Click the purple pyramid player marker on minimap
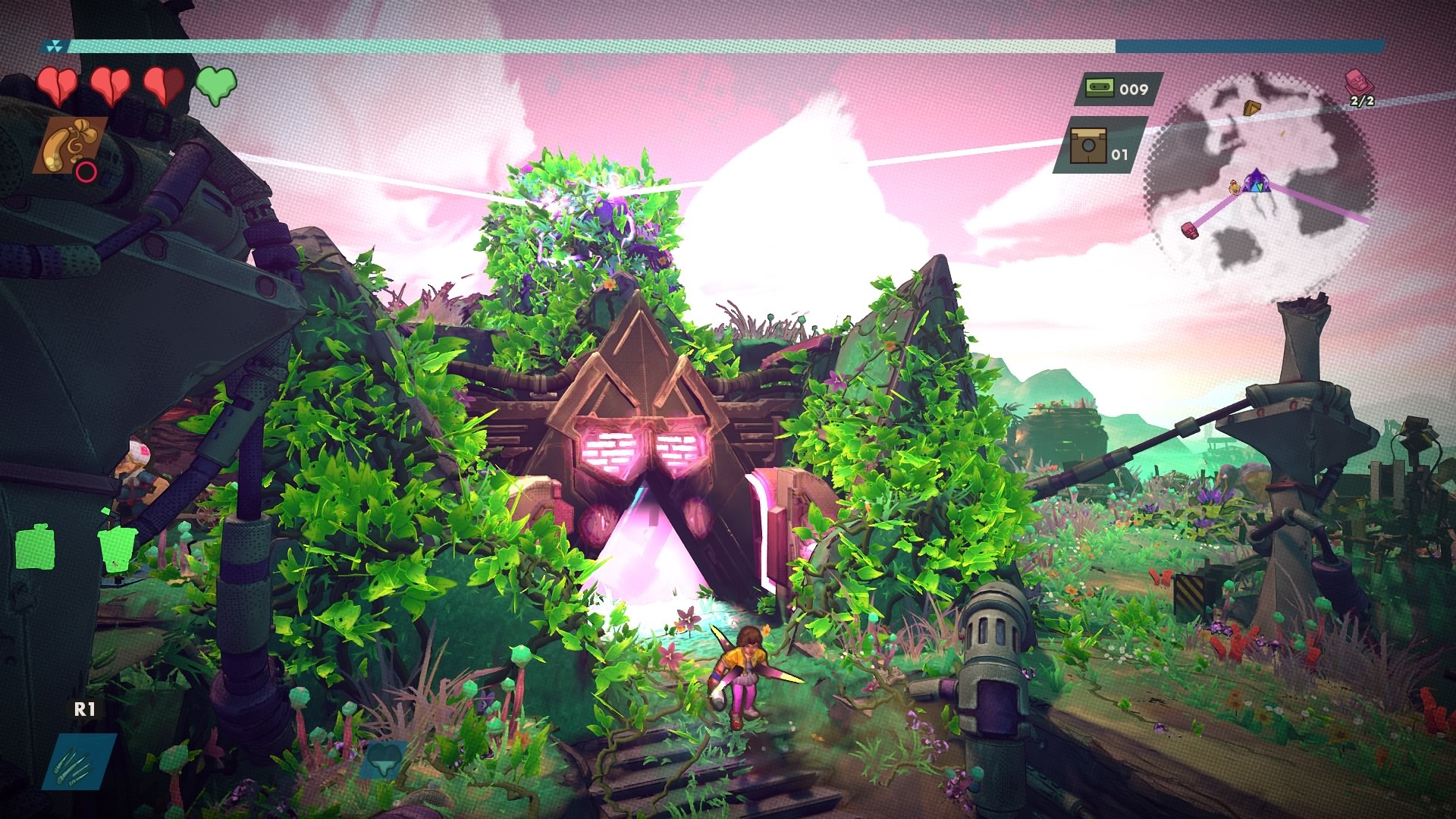1456x819 pixels. click(x=1256, y=180)
